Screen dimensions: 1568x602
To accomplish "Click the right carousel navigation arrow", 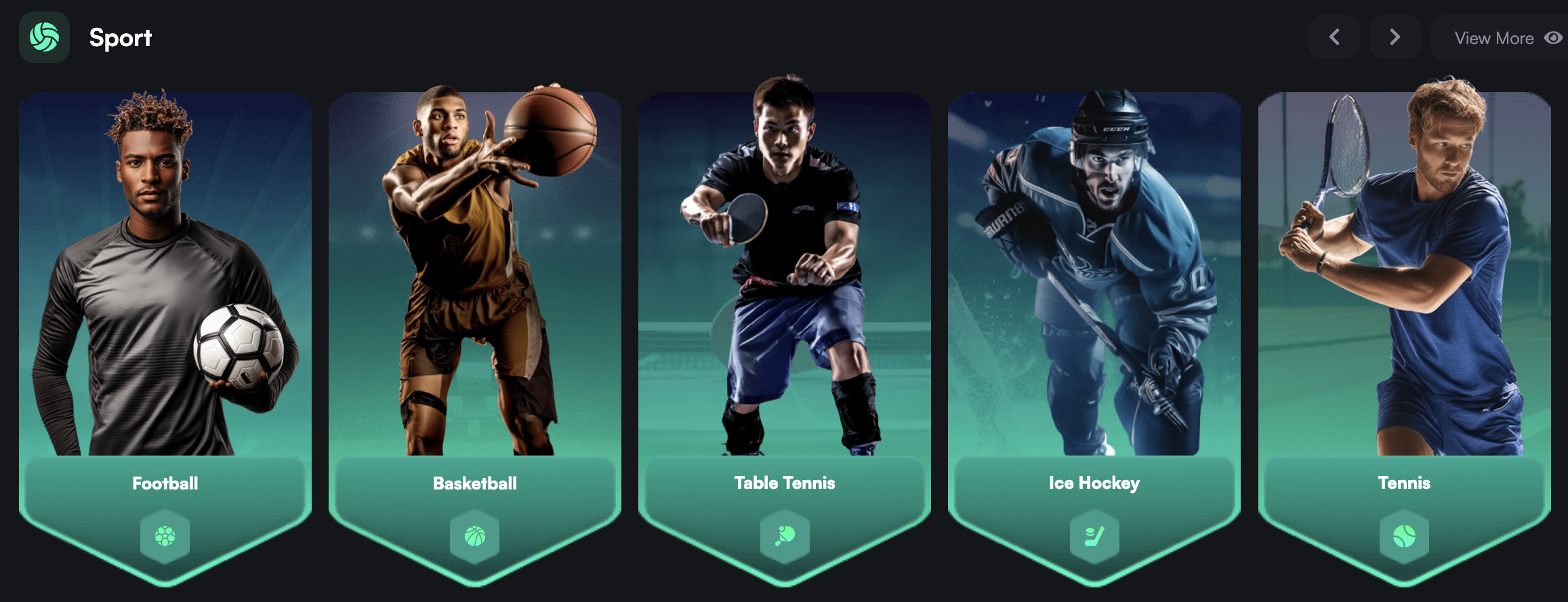I will (1395, 37).
